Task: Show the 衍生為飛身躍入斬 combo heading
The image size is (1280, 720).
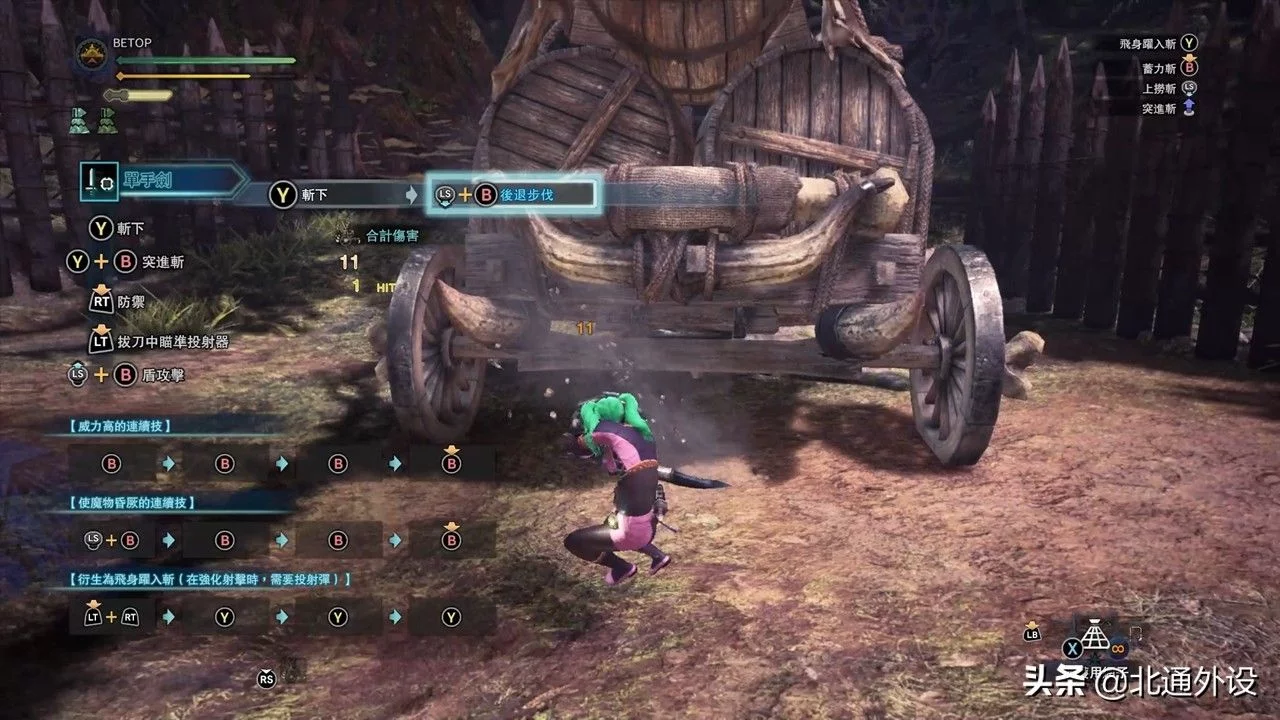Action: tap(210, 579)
